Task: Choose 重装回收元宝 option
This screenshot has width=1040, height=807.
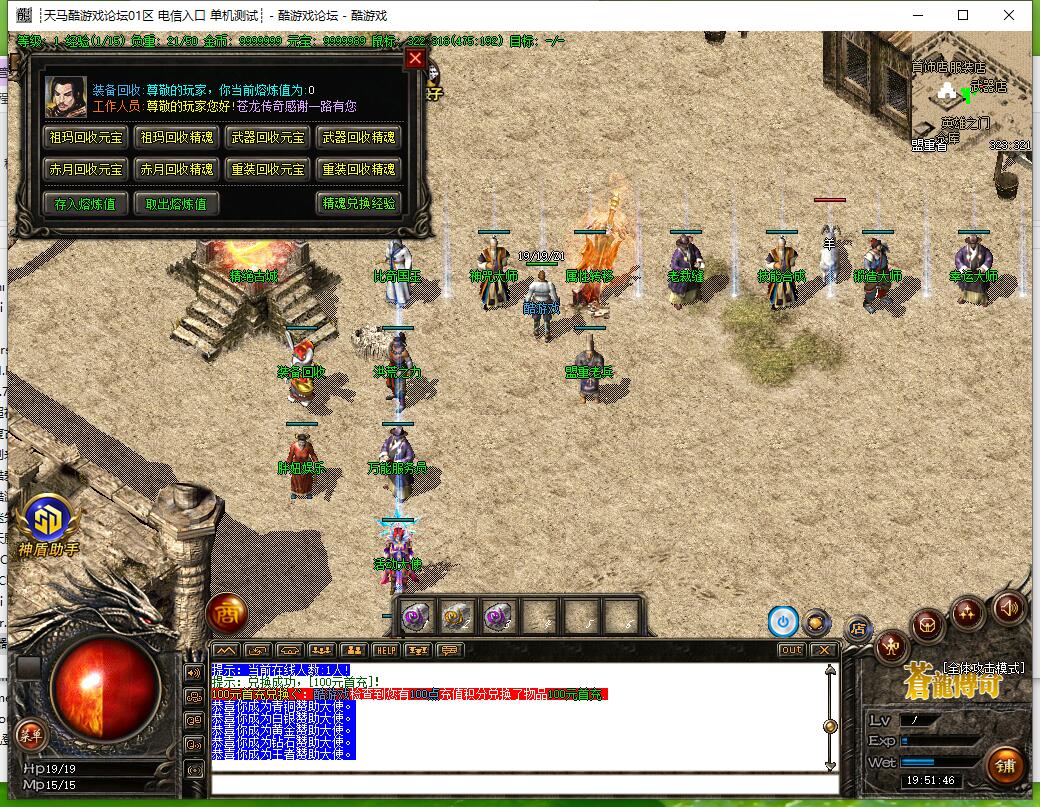Action: [x=268, y=170]
